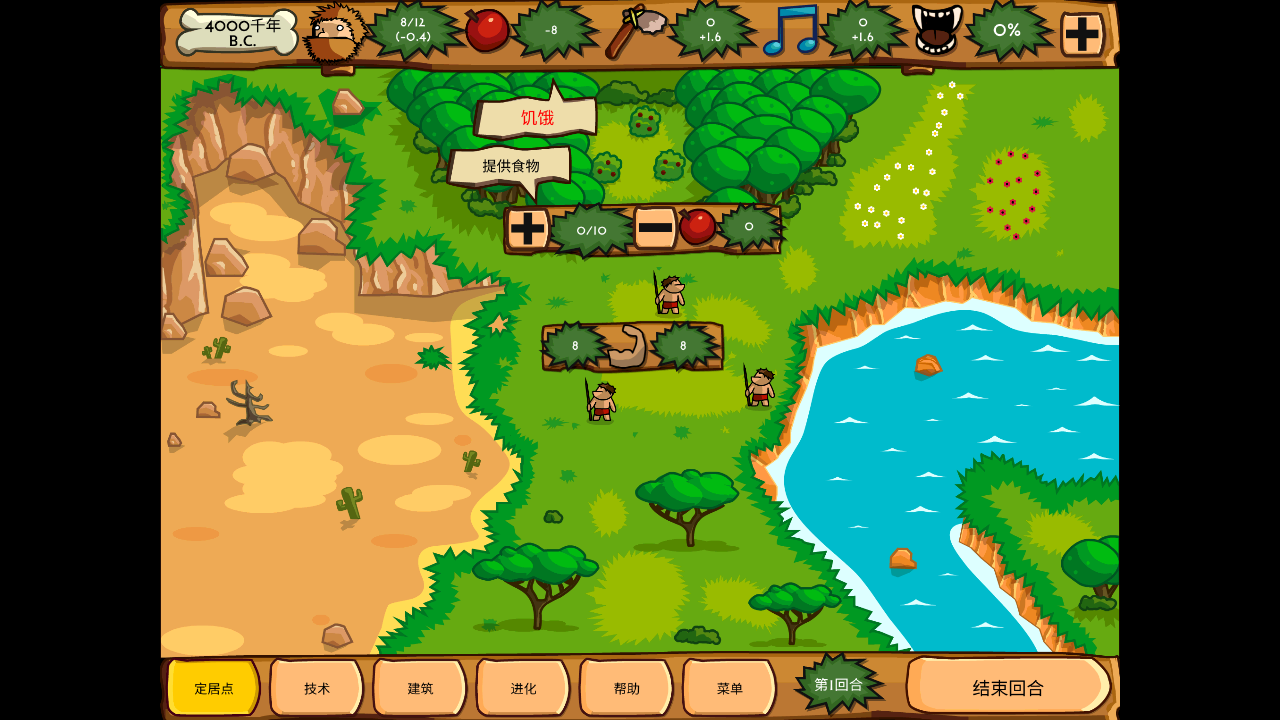Click the stone axe production icon

[x=635, y=30]
